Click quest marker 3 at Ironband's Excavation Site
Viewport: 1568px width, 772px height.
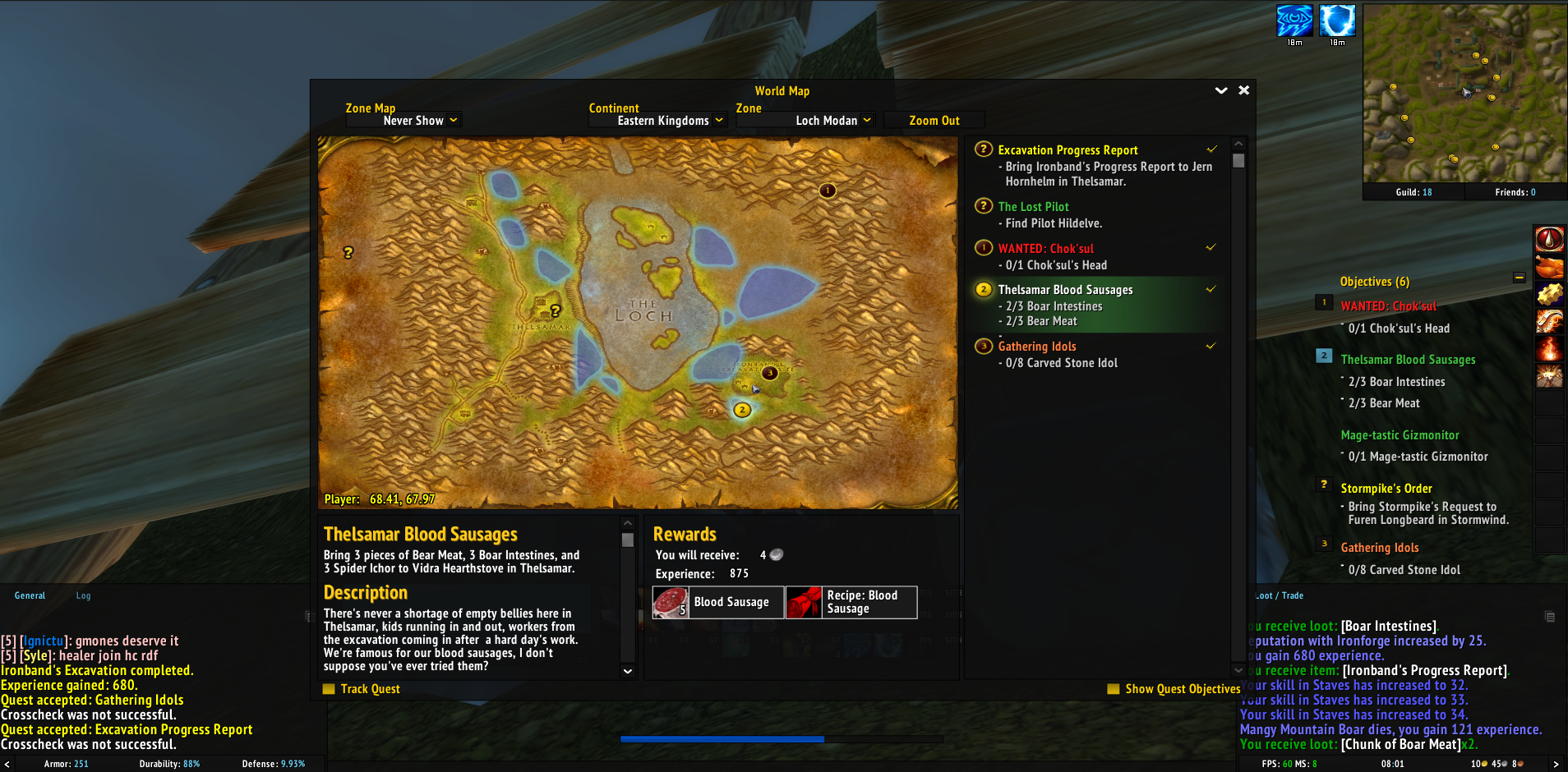click(x=769, y=373)
